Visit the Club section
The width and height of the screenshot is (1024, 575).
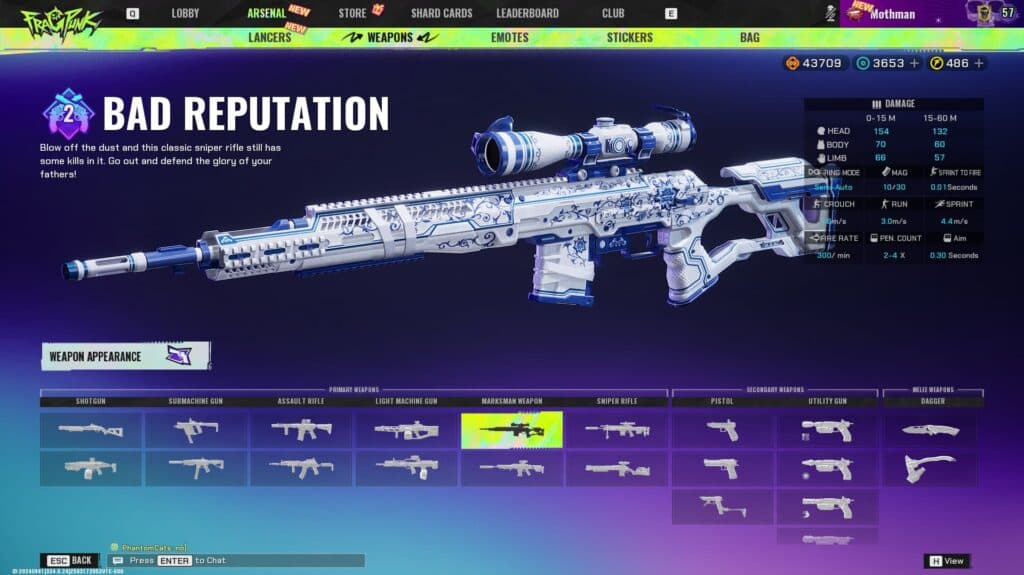tap(613, 13)
